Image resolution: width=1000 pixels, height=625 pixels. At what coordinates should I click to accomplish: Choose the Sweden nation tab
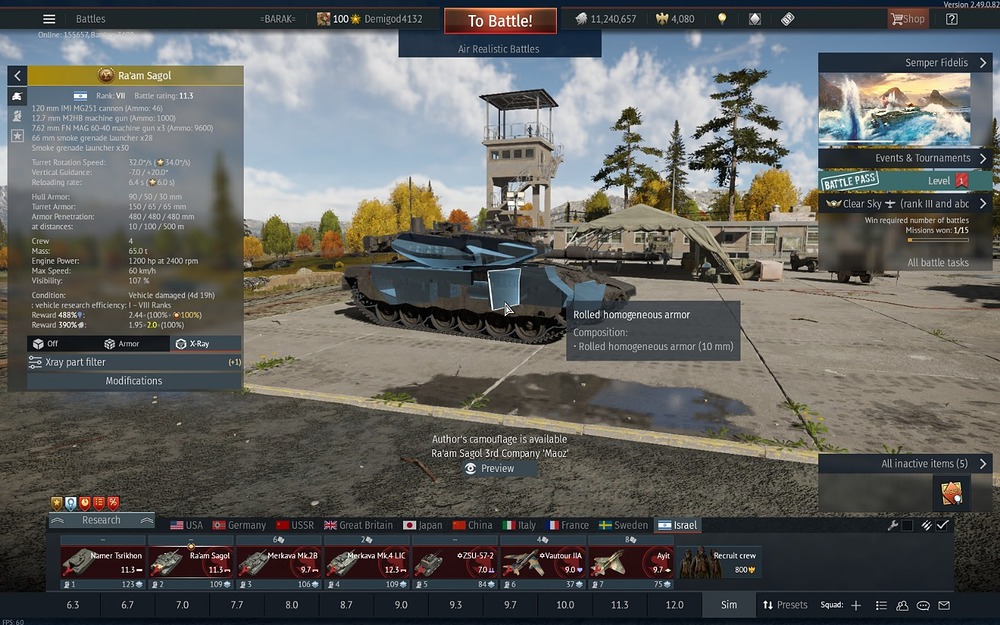(x=623, y=525)
